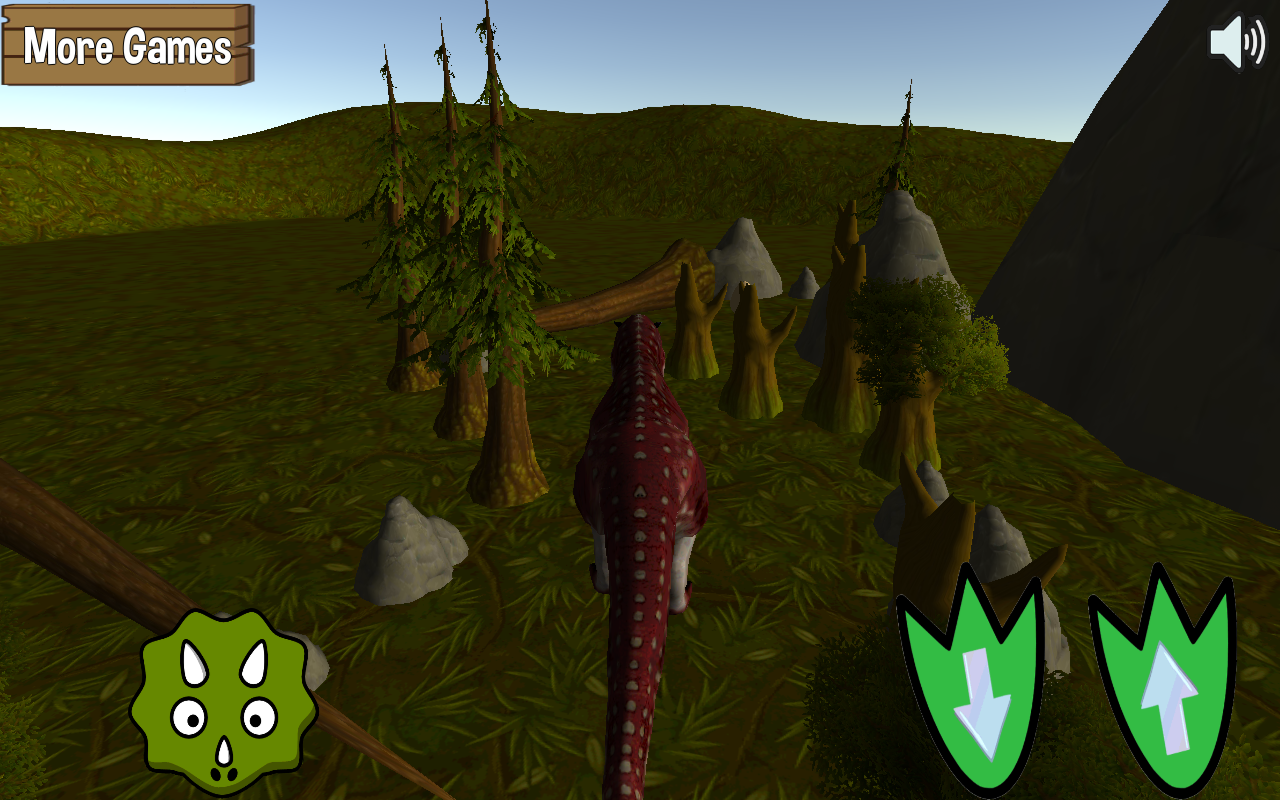Open the More Games wooden sign
The width and height of the screenshot is (1280, 800).
pyautogui.click(x=127, y=45)
